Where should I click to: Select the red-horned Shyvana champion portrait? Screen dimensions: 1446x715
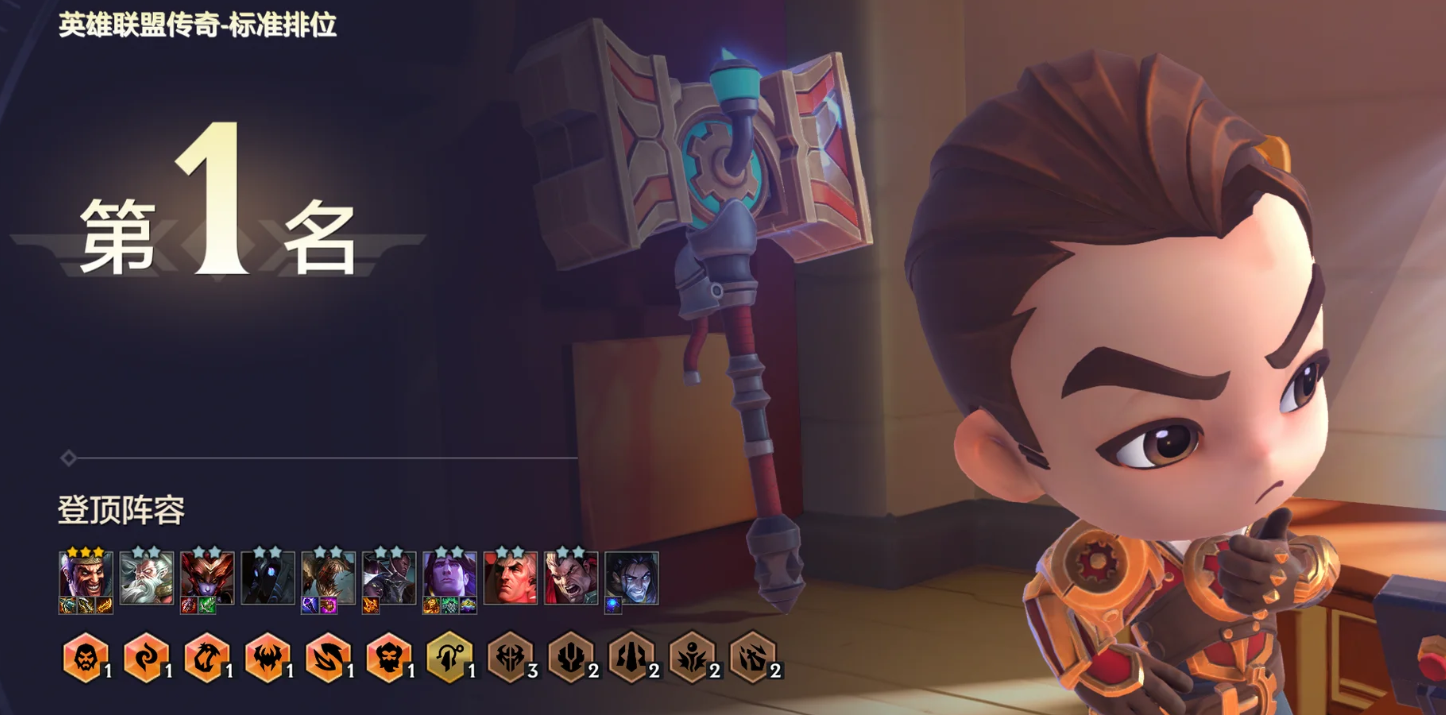[x=207, y=577]
